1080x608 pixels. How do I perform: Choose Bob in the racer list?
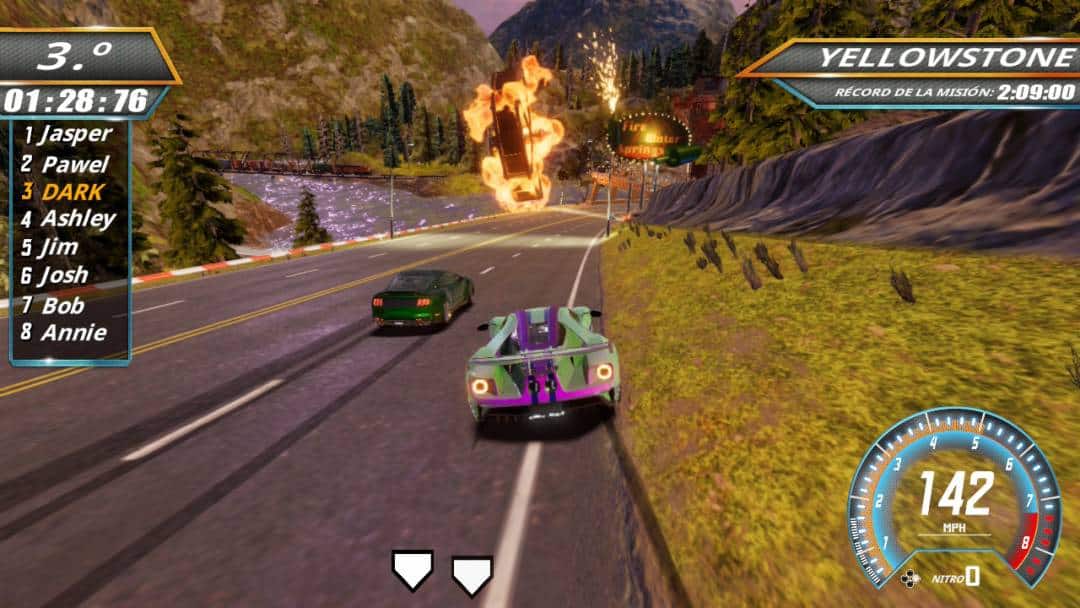coord(60,304)
